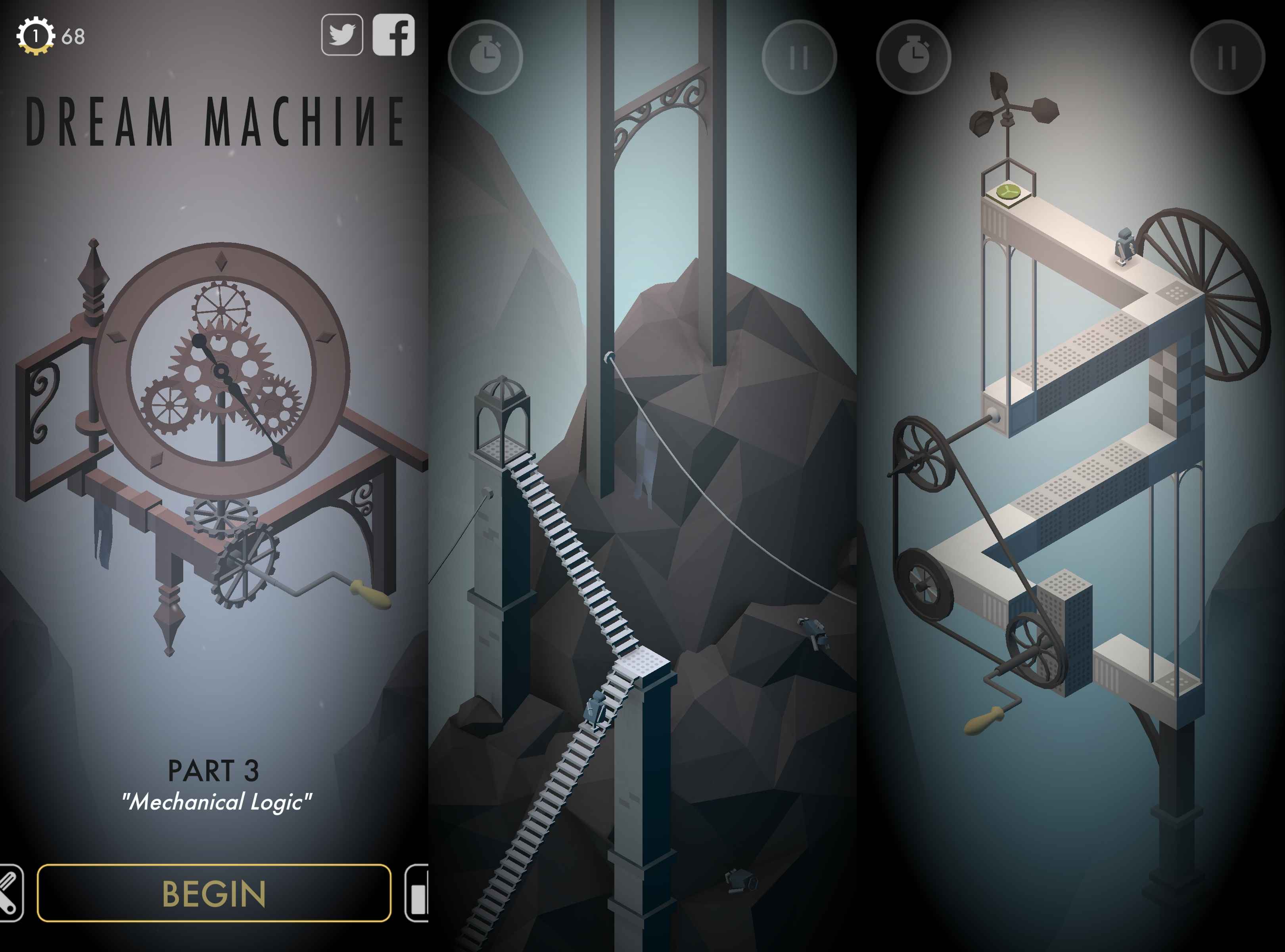Start Part 3 with the BEGIN button

(x=214, y=892)
